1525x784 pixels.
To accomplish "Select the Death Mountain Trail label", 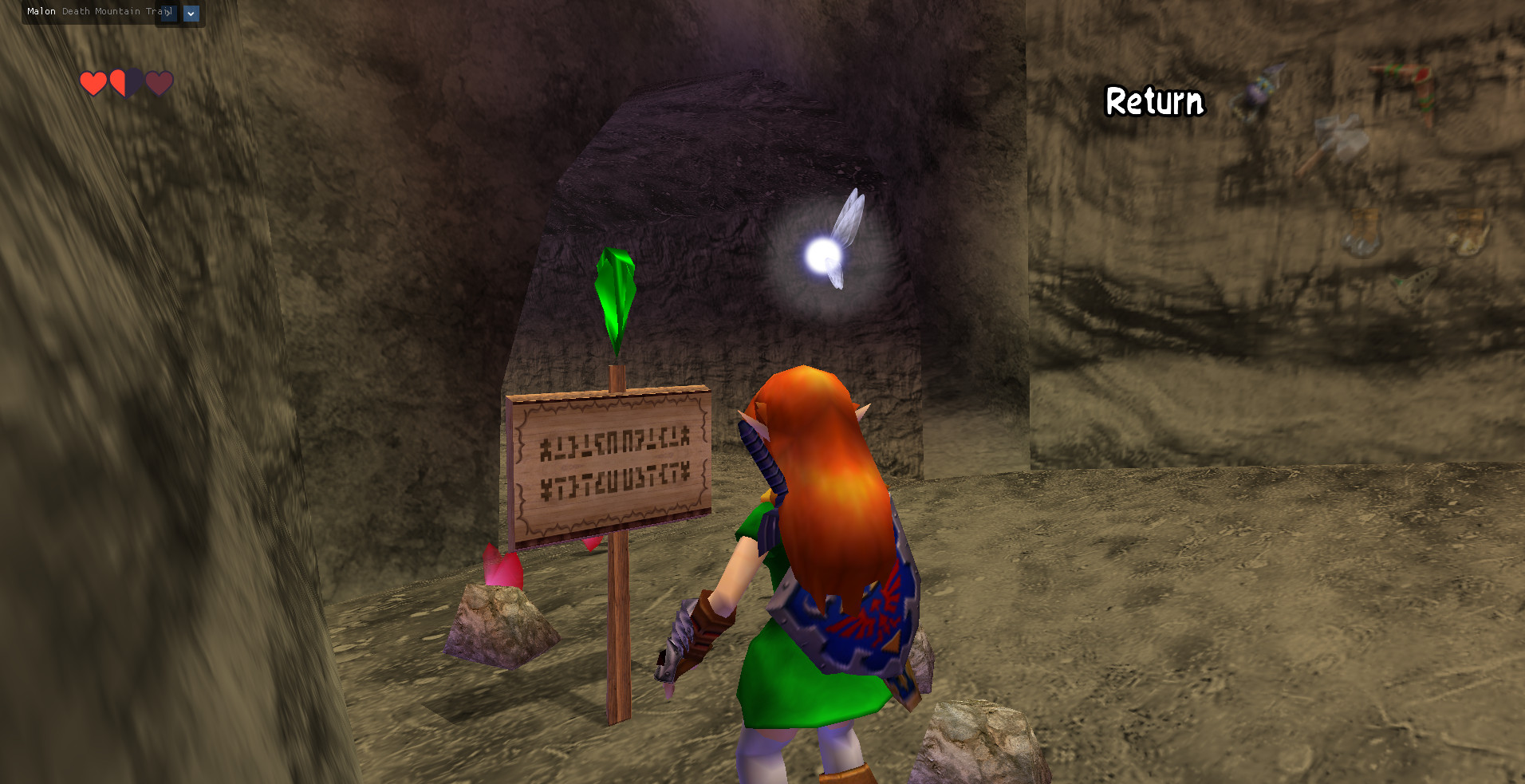I will [x=116, y=11].
